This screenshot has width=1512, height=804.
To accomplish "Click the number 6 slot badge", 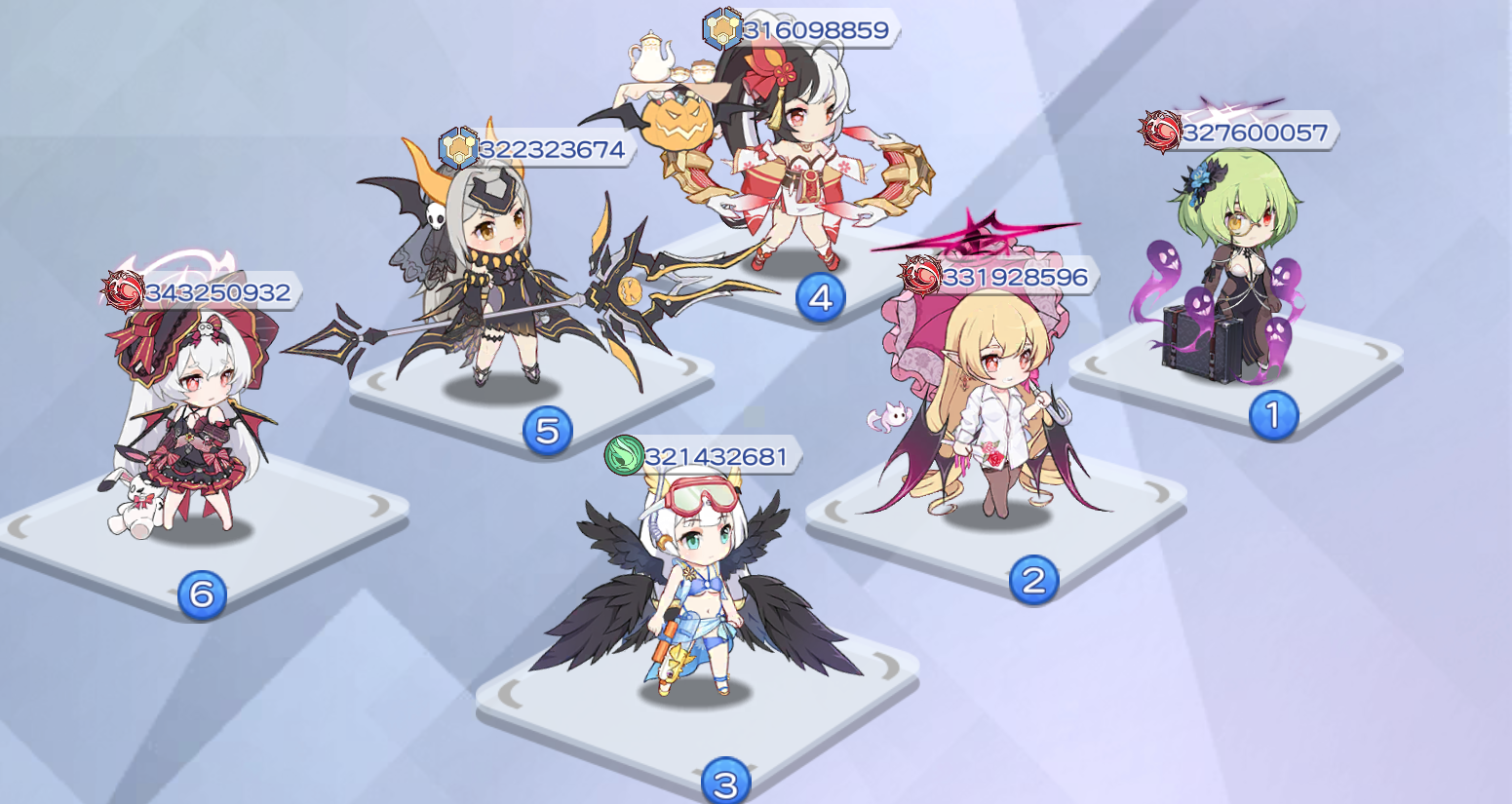I will point(201,594).
